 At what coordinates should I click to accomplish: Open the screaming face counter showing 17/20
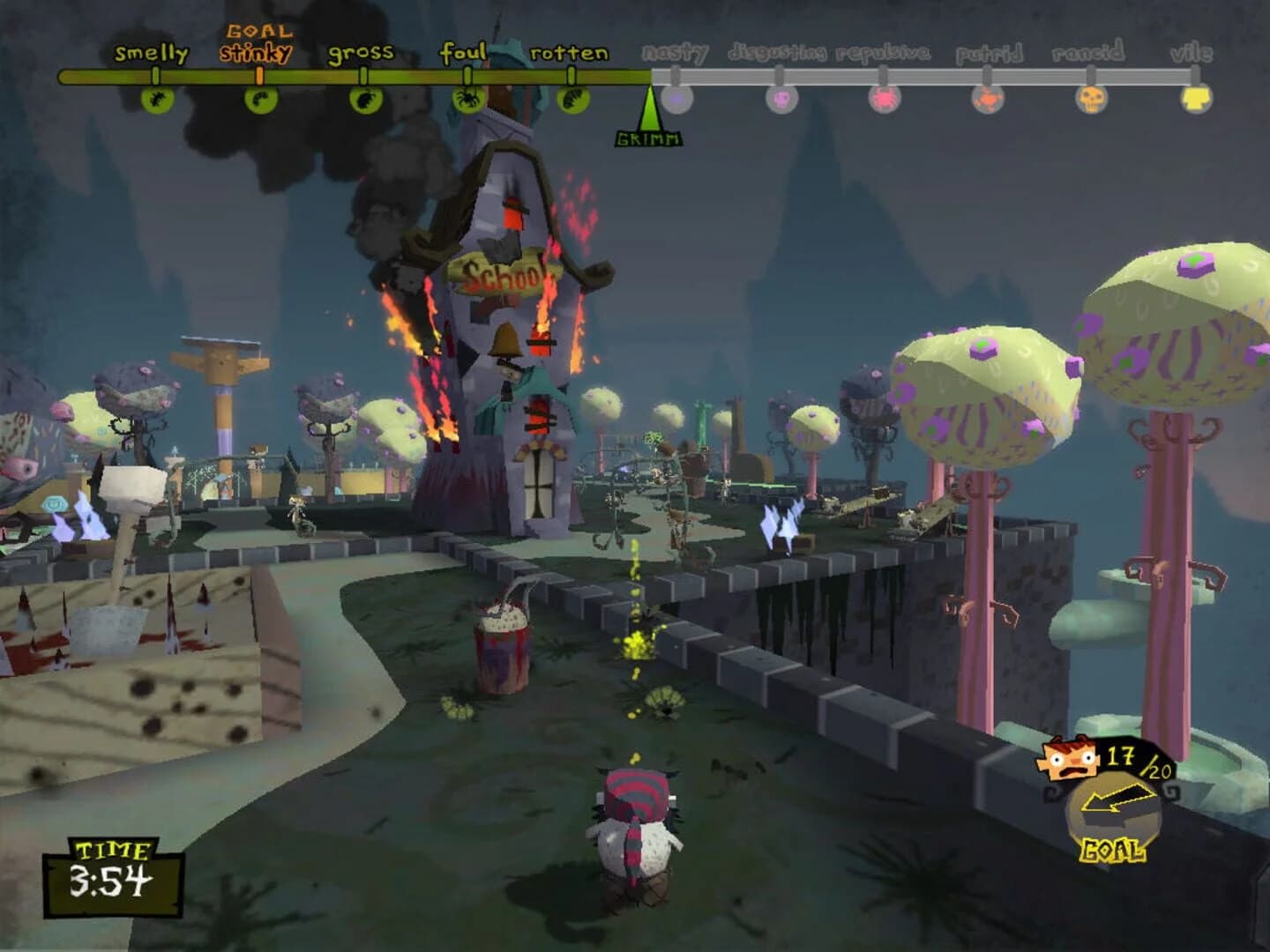click(x=1070, y=760)
